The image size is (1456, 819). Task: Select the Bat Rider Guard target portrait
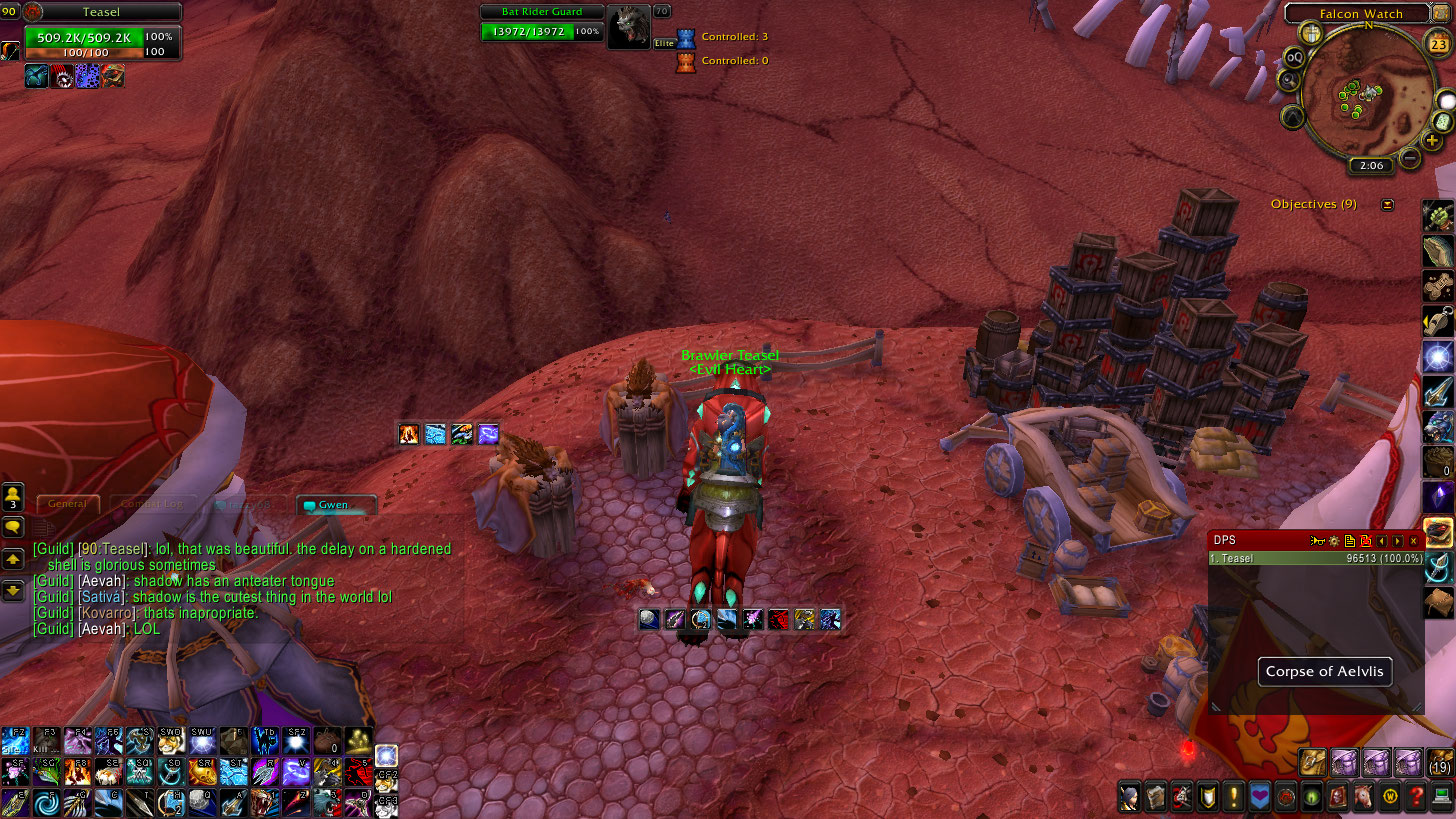pos(629,27)
